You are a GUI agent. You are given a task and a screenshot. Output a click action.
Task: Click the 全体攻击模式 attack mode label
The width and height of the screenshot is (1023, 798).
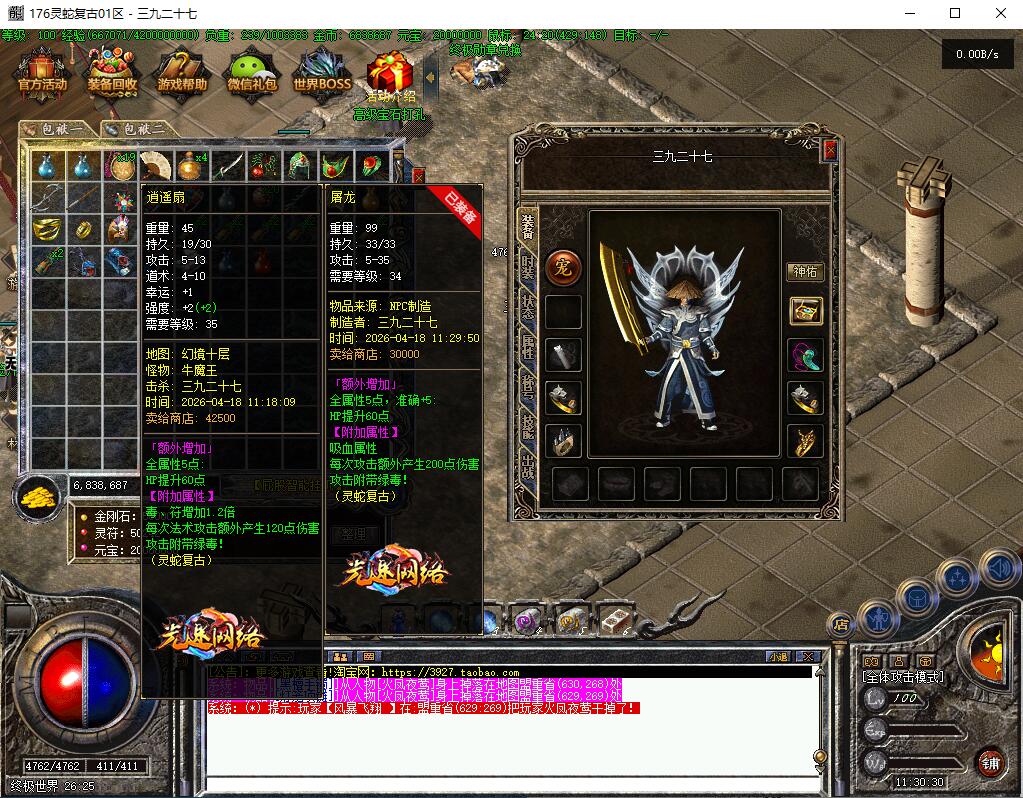(x=902, y=677)
